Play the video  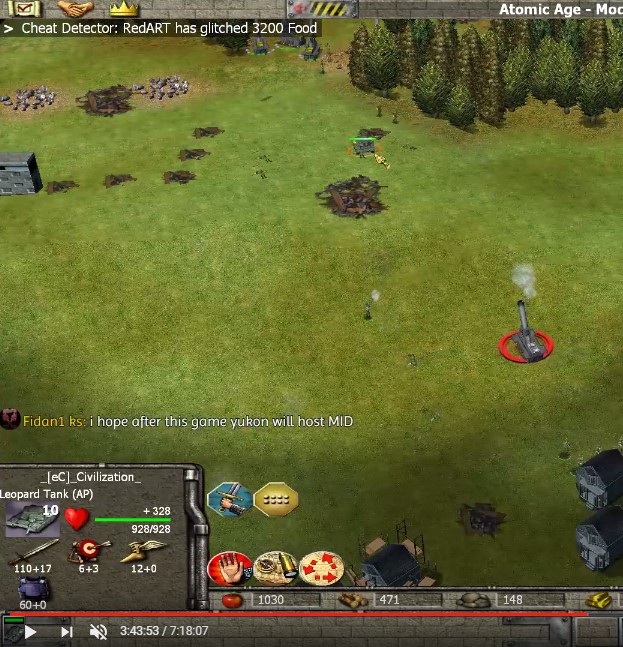pyautogui.click(x=31, y=631)
